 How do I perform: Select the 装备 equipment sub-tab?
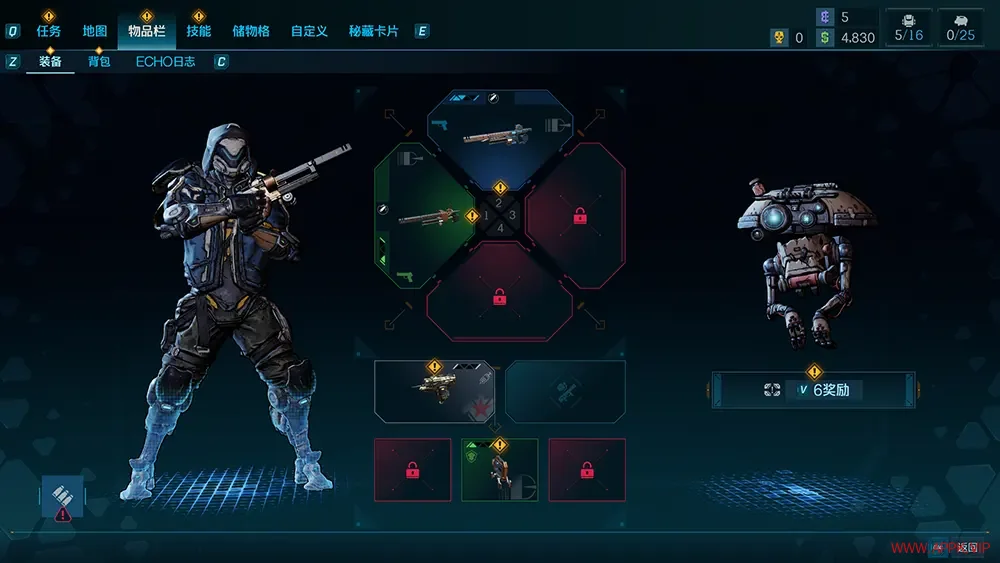point(50,62)
